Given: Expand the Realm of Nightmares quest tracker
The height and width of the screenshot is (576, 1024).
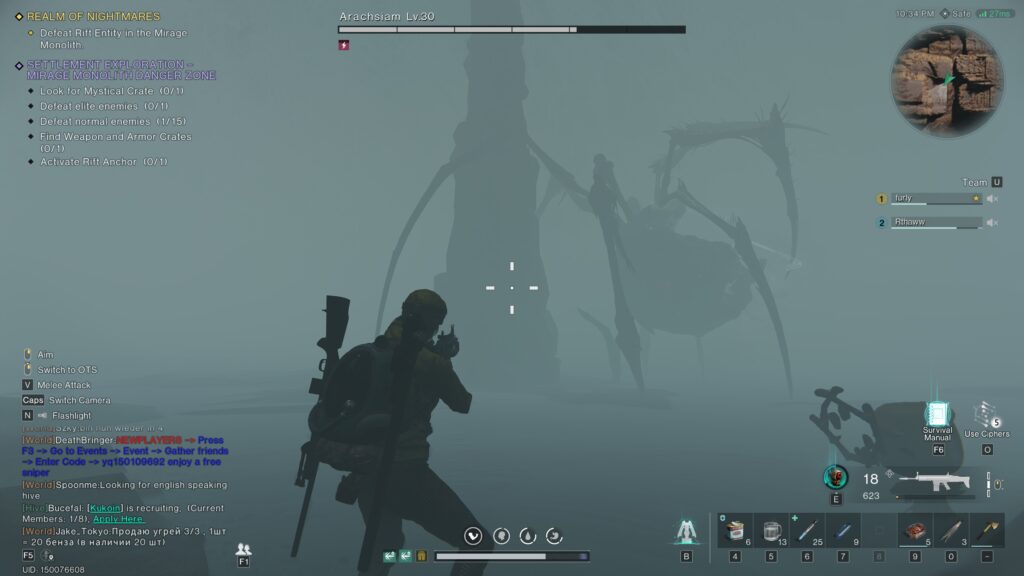Looking at the screenshot, I should tap(92, 17).
